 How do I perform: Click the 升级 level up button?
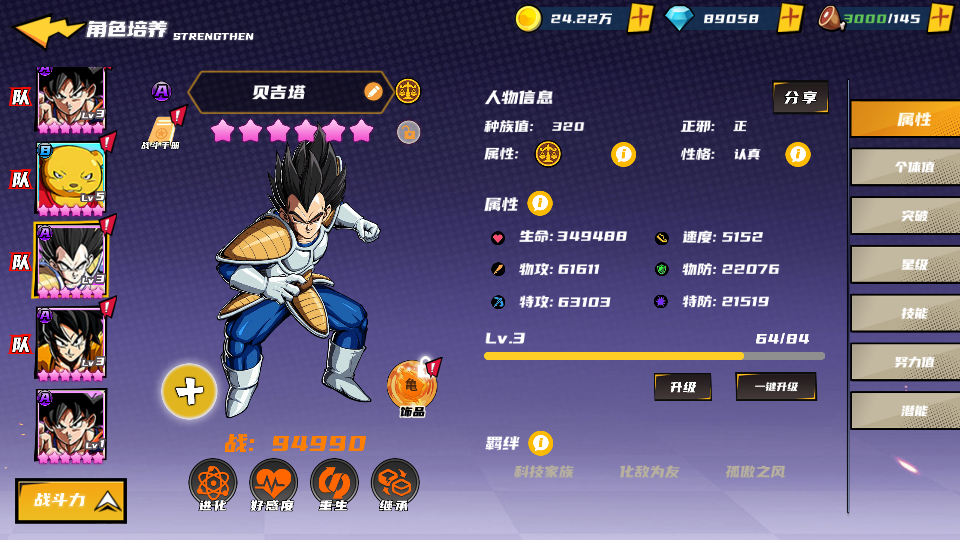(x=683, y=386)
